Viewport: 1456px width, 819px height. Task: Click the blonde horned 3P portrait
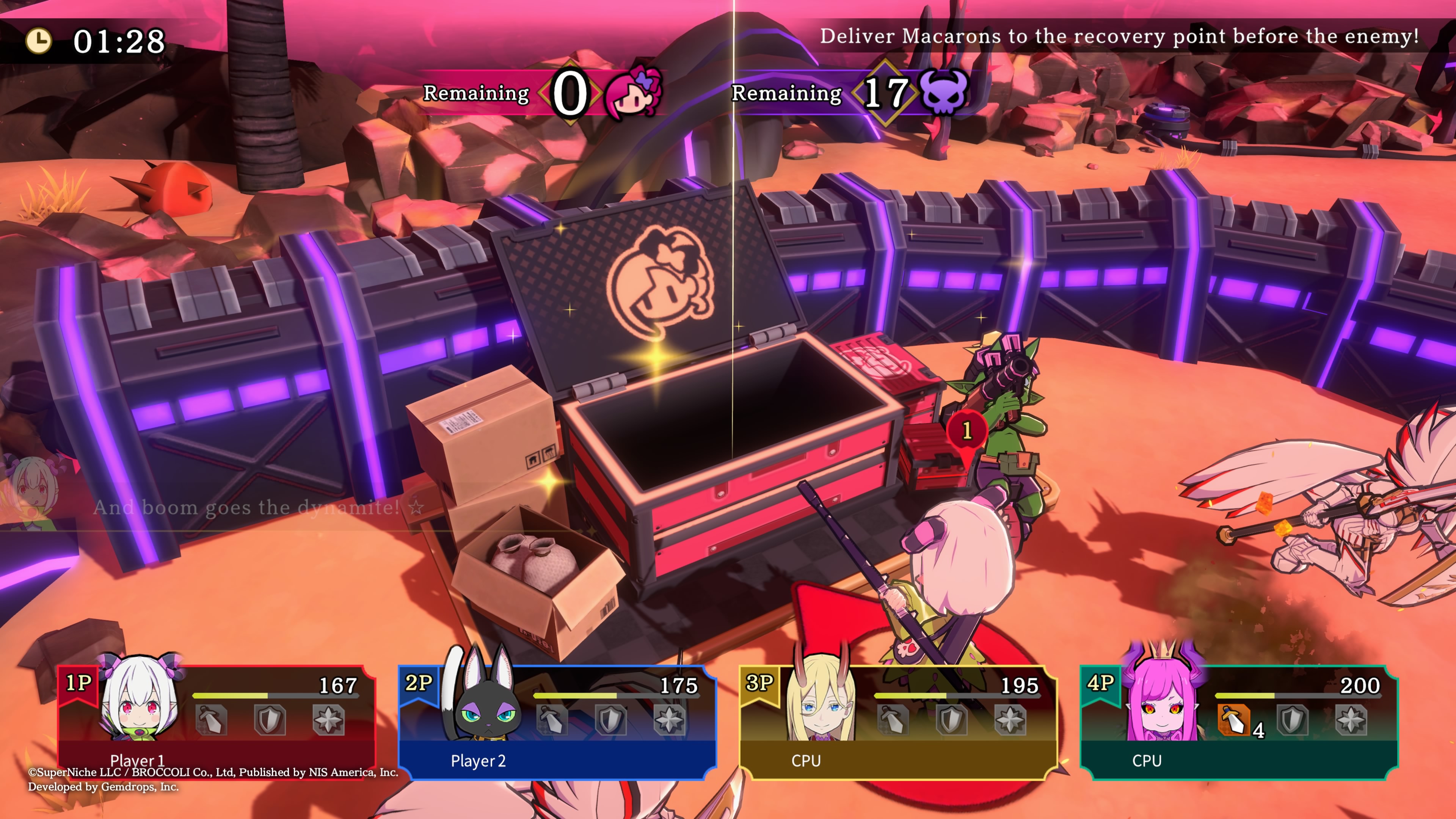pos(821,701)
